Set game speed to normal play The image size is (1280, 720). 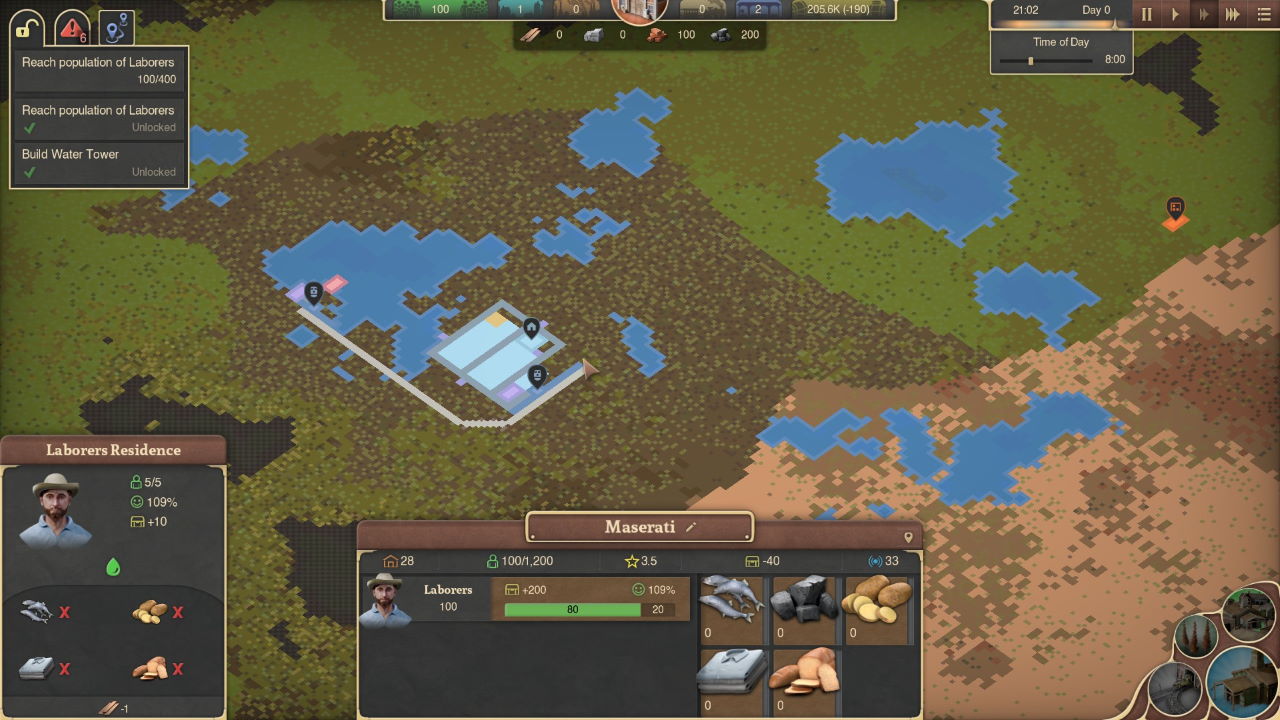1176,14
